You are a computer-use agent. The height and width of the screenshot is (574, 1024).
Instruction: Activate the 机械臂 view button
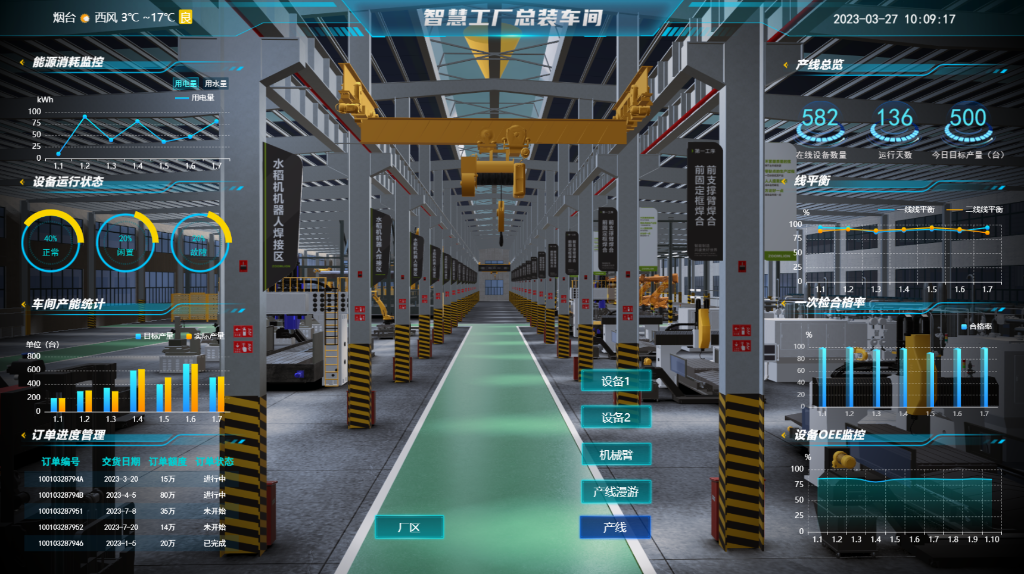pos(616,454)
